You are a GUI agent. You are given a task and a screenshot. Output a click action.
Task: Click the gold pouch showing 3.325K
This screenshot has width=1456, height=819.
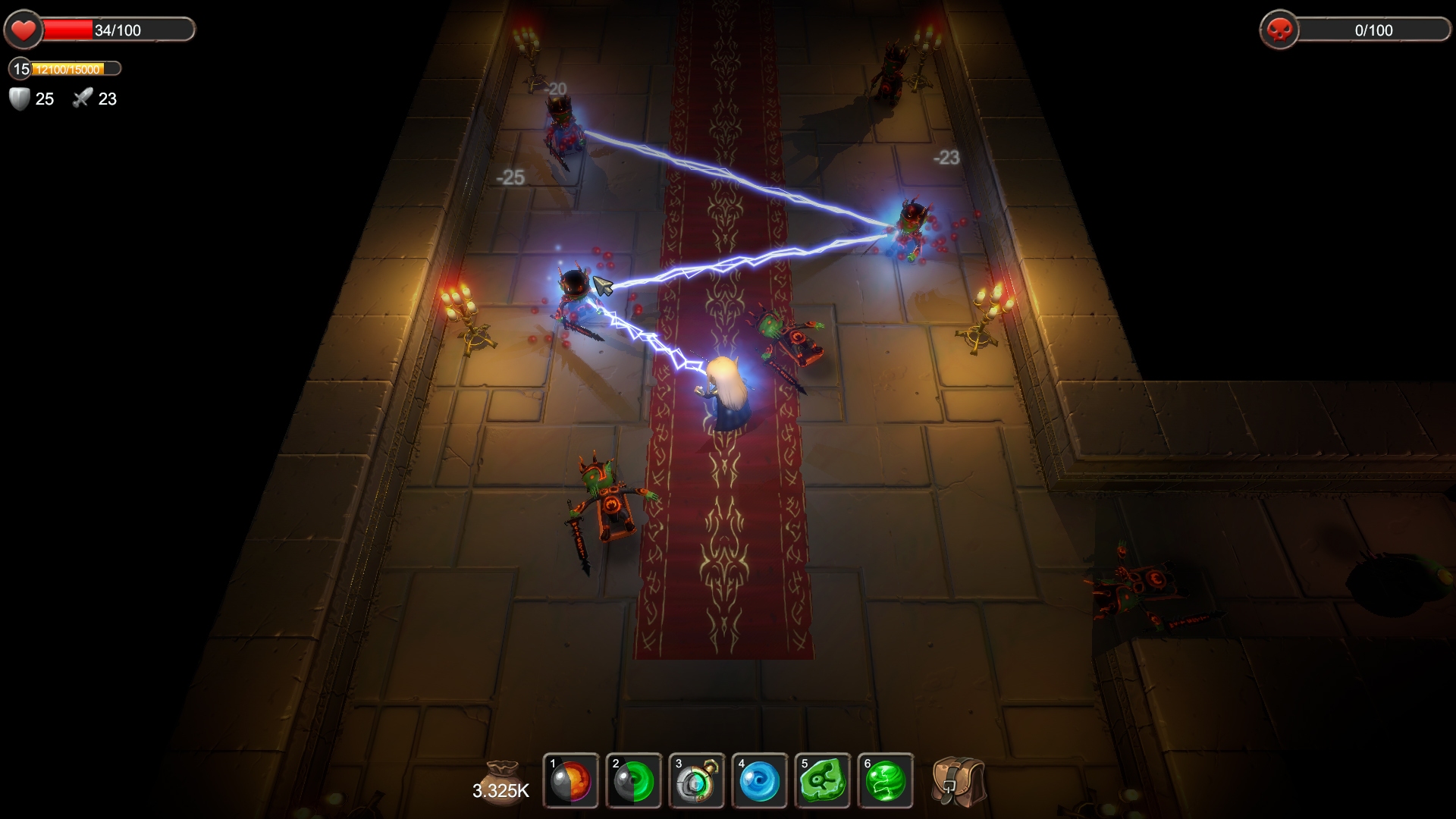point(504,772)
